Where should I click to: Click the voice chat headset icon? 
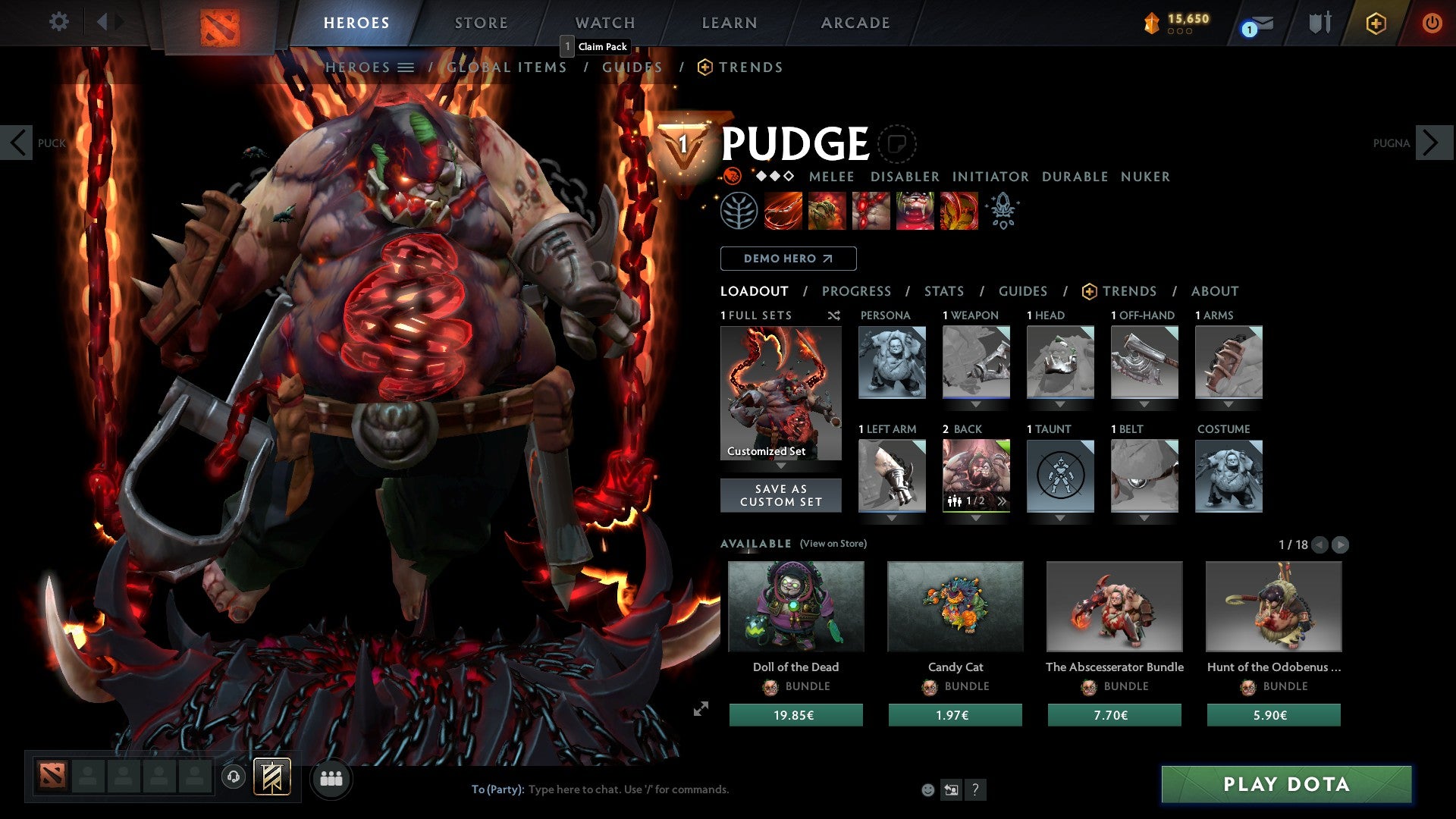(x=232, y=778)
